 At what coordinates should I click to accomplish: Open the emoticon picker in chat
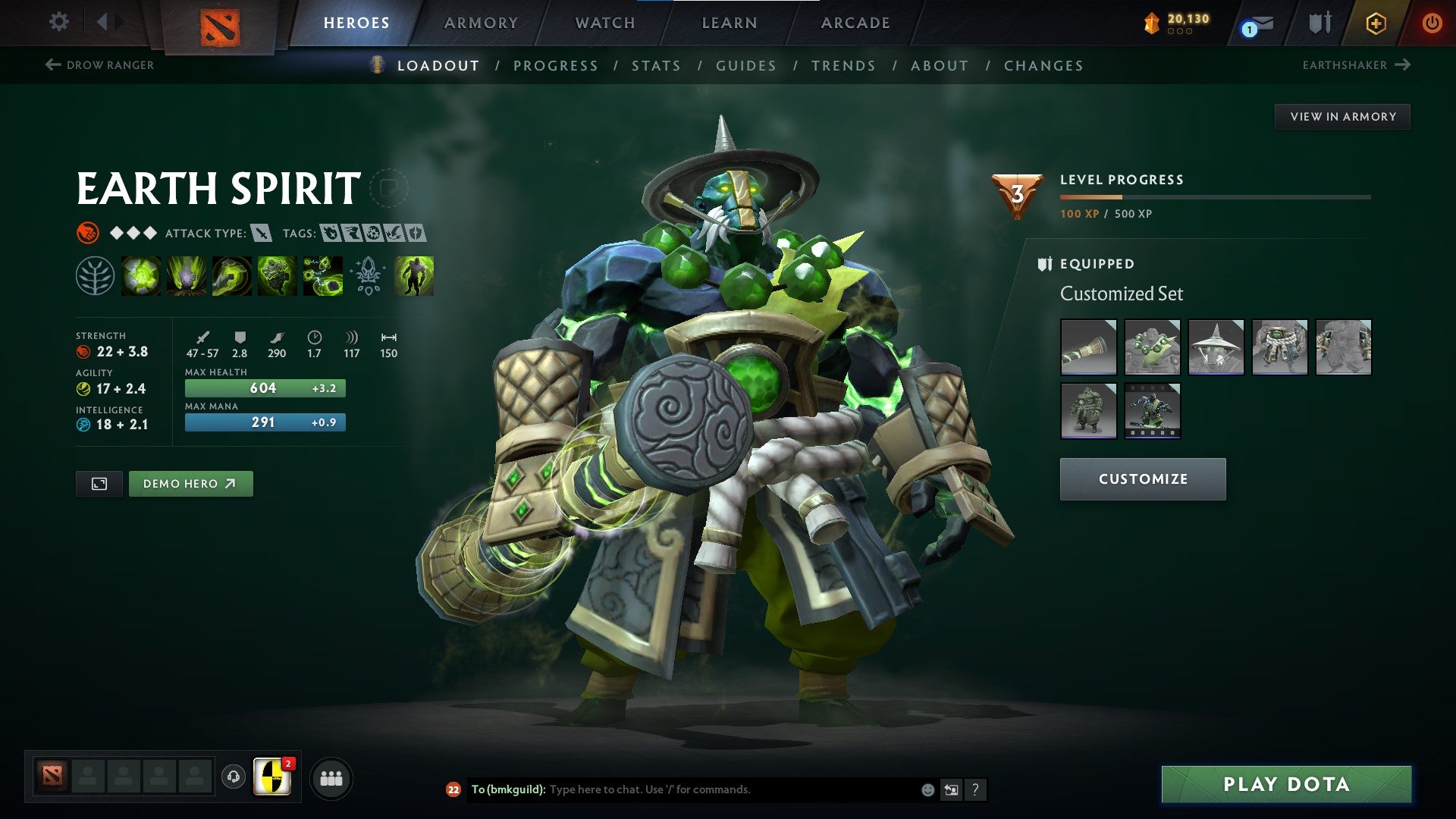pos(927,789)
